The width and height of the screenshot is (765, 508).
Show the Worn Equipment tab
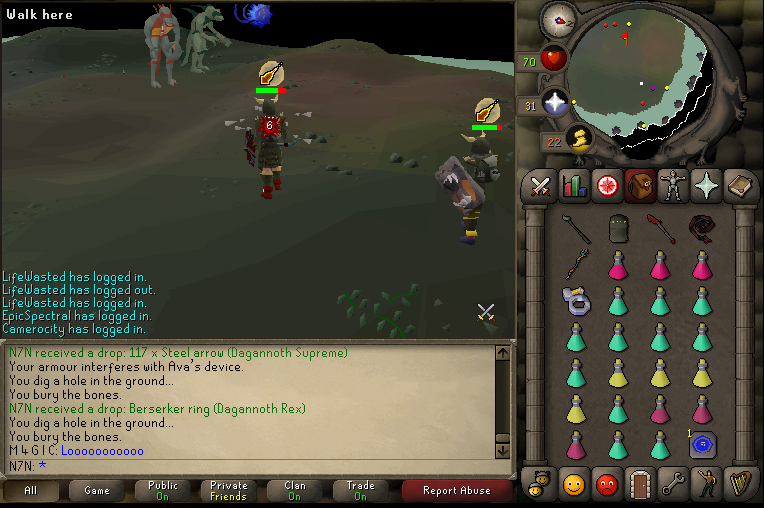[673, 186]
